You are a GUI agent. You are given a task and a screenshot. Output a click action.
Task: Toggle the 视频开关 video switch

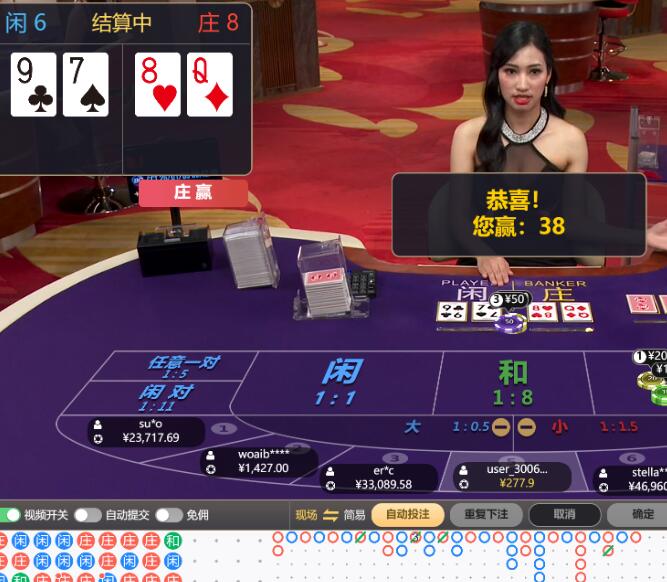tap(12, 515)
